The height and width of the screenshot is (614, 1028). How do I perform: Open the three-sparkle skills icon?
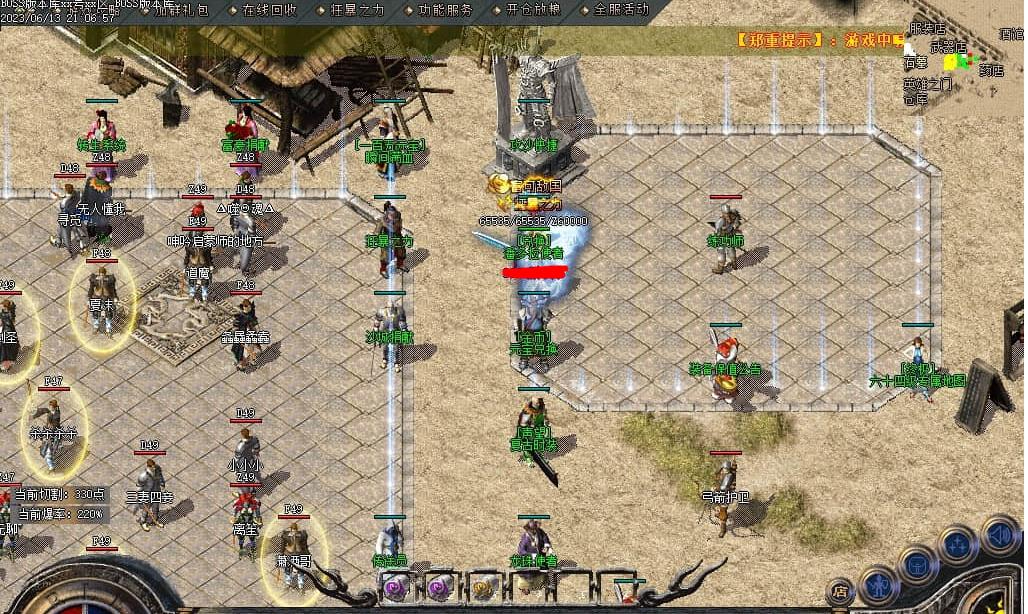(958, 545)
